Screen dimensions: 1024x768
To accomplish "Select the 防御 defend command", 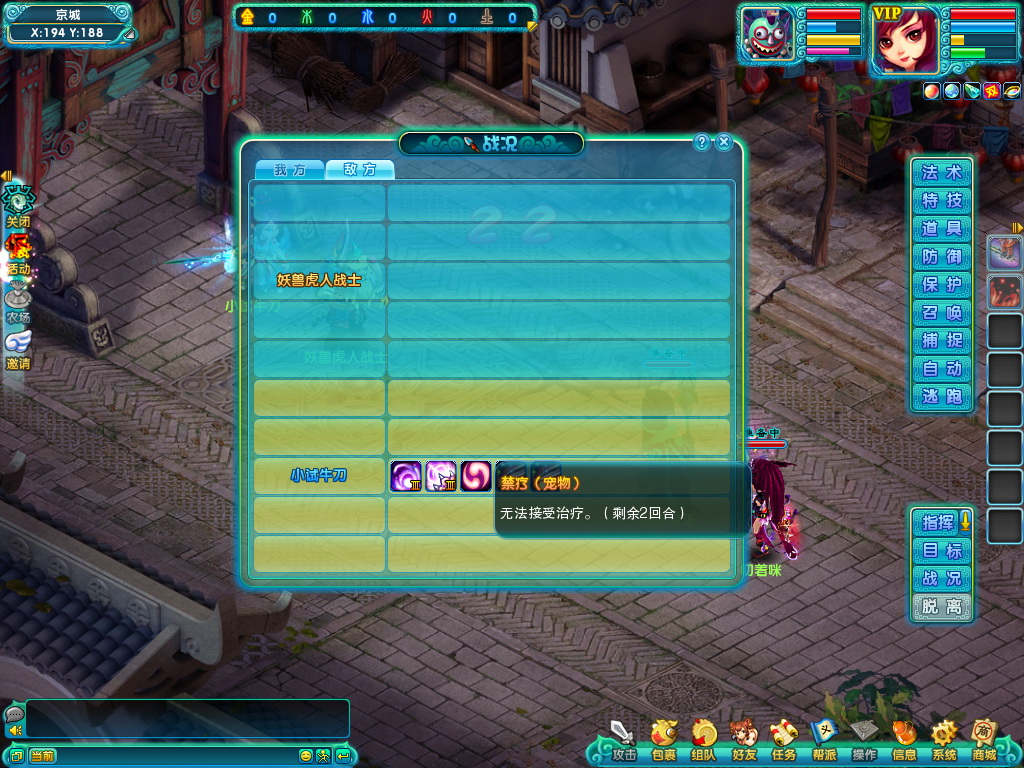I will (942, 257).
